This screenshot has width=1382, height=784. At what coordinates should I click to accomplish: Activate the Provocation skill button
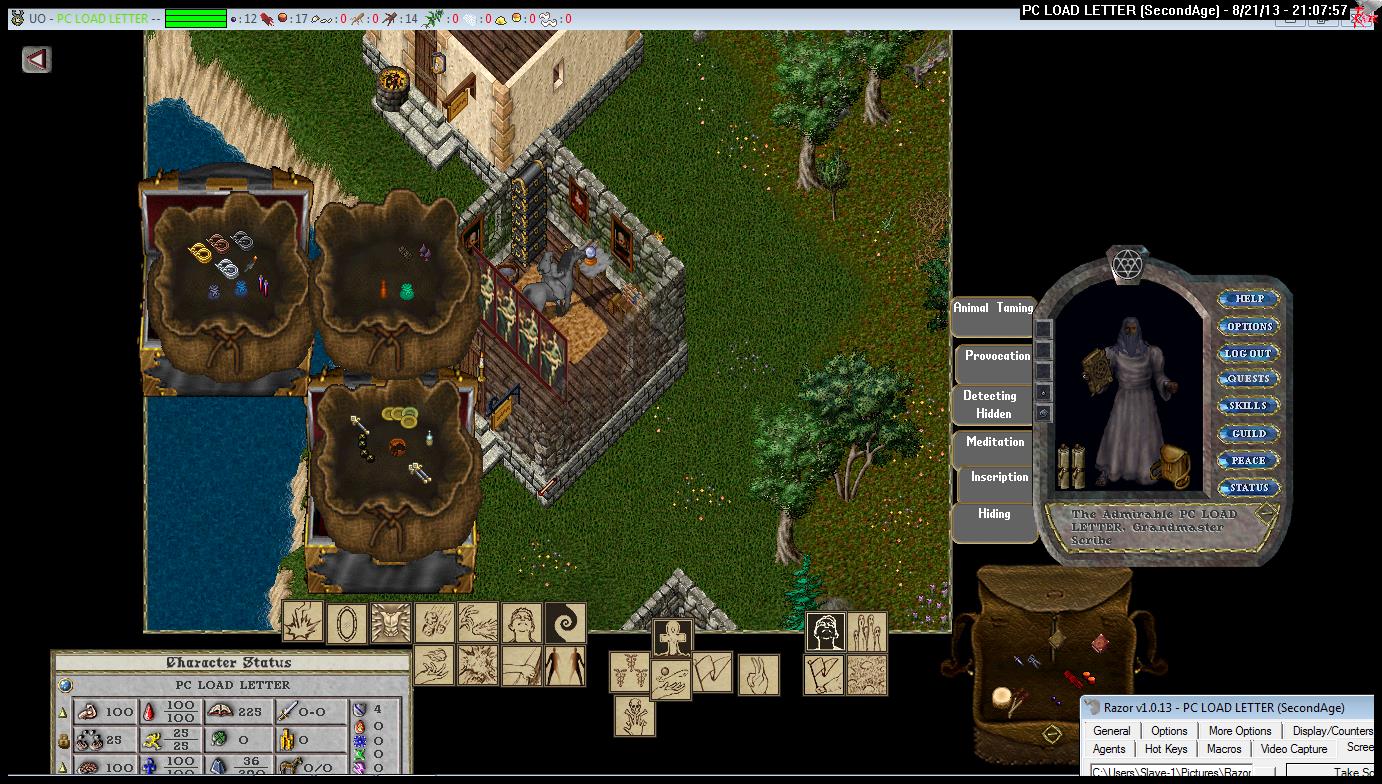point(997,357)
